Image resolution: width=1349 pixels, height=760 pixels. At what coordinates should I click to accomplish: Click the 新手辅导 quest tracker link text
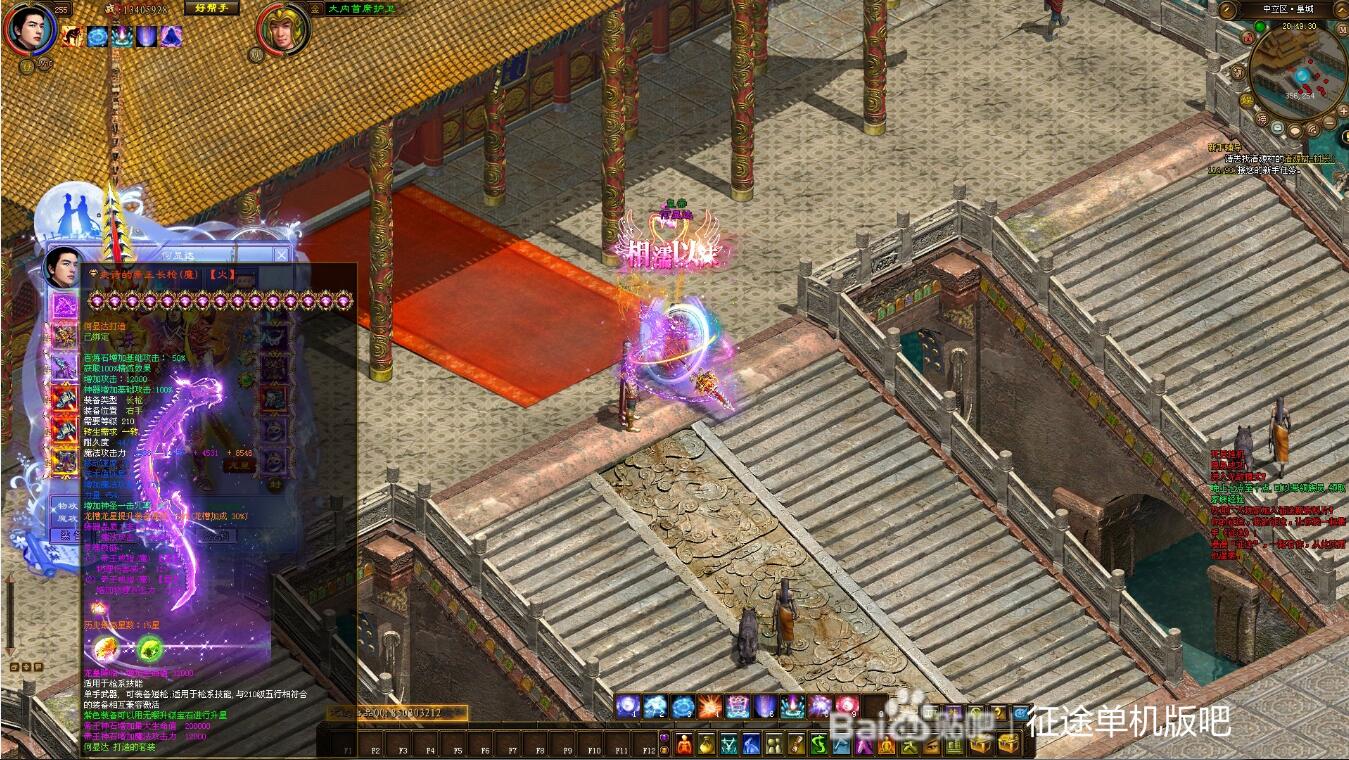pos(1224,147)
